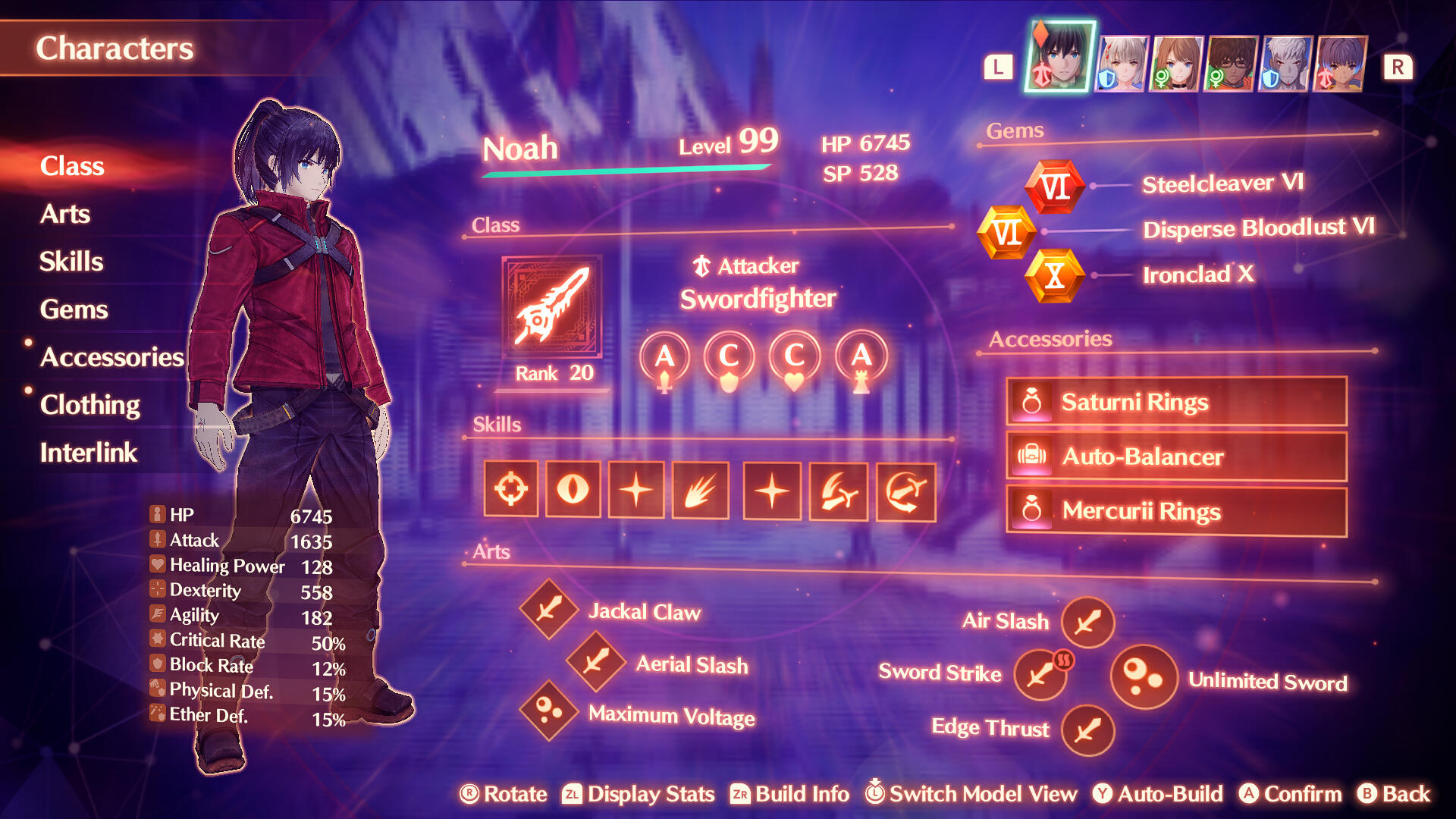
Task: Open the Gems menu
Action: pyautogui.click(x=74, y=309)
